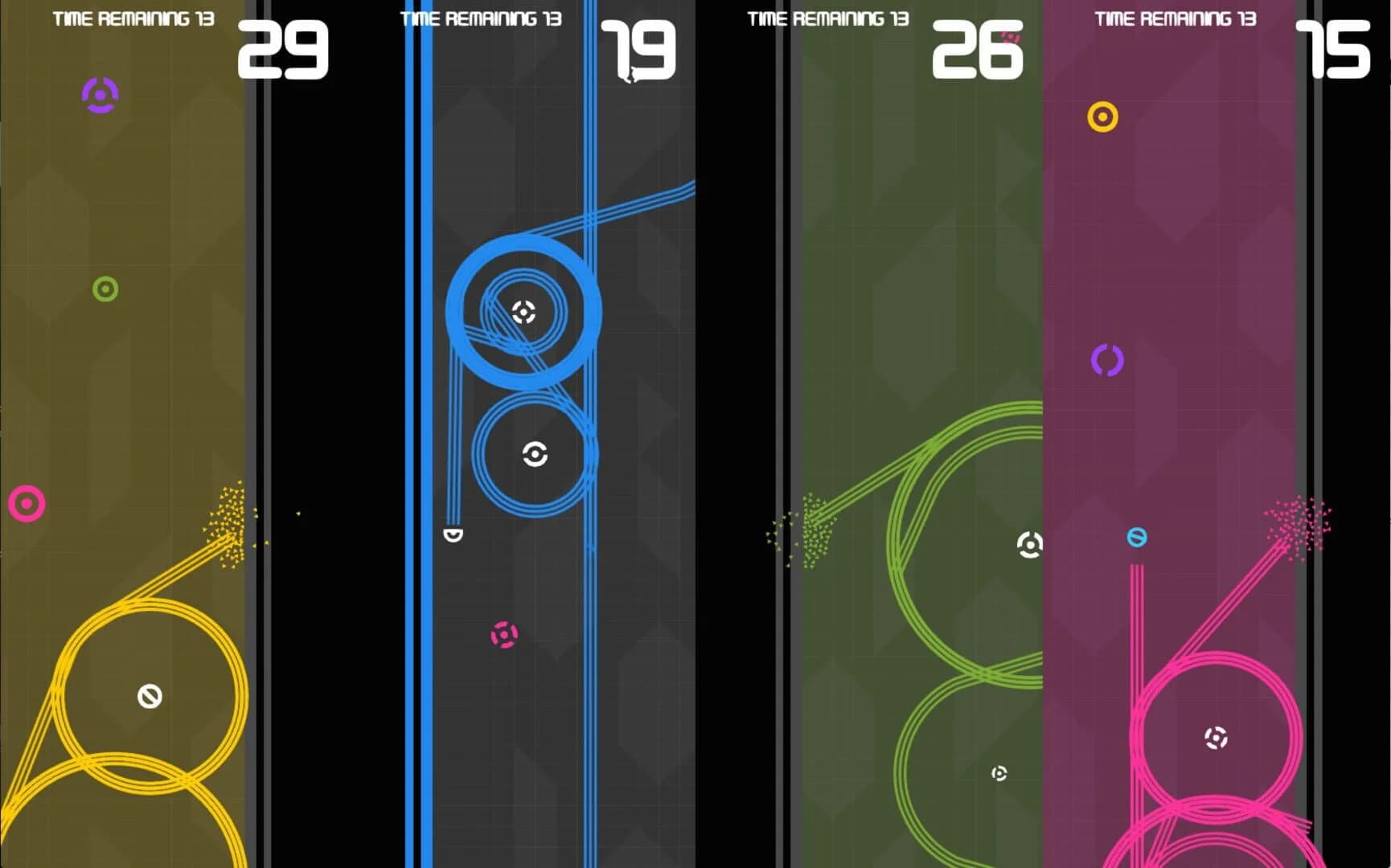The width and height of the screenshot is (1391, 868).
Task: Click the white target icon inside the large blue circle
Action: point(523,313)
